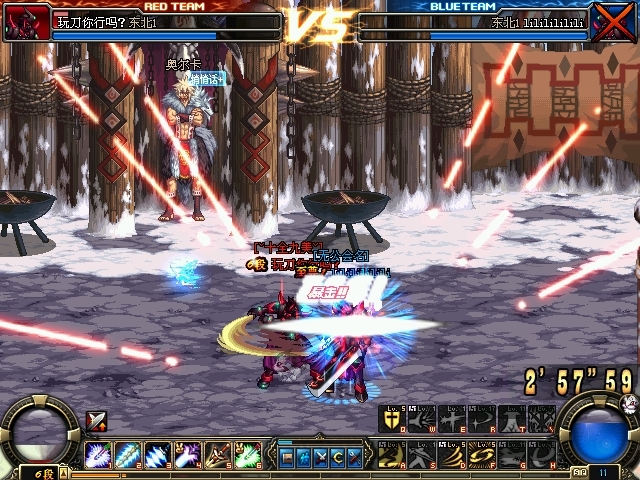This screenshot has width=640, height=480.
Task: Click the blue team crossed-out portrait
Action: pos(613,21)
